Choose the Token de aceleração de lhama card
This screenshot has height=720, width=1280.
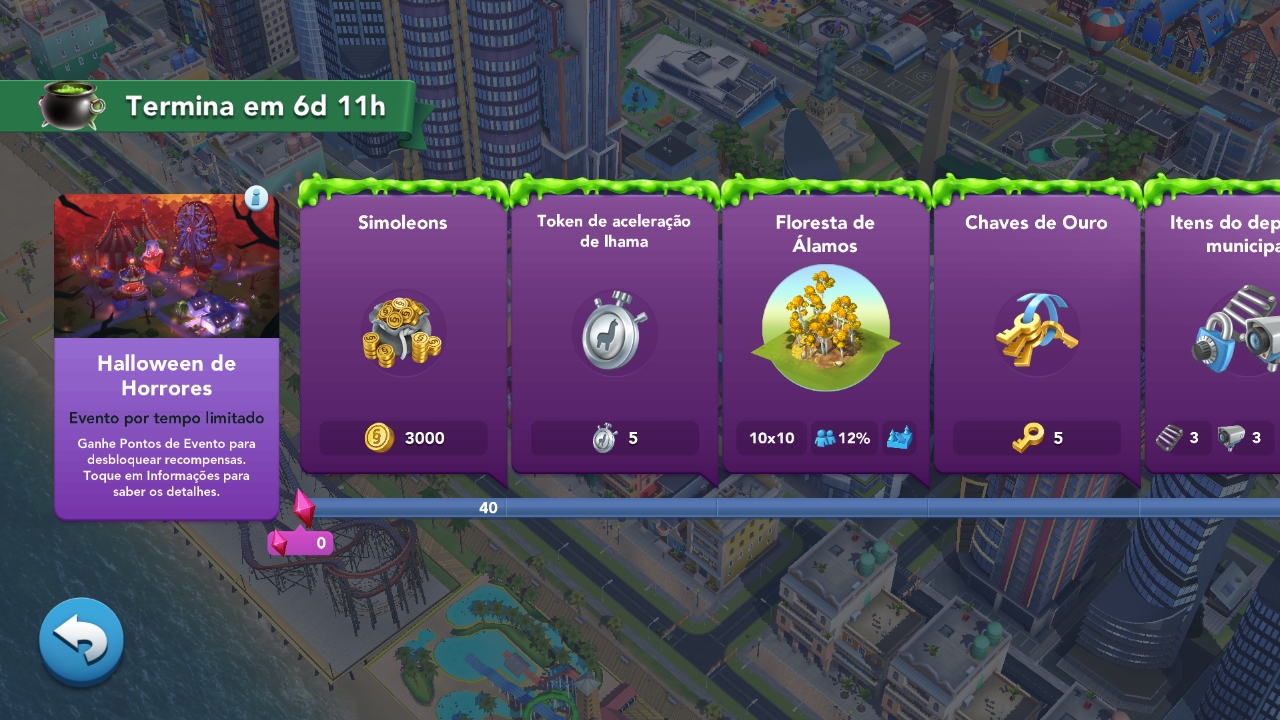click(614, 330)
